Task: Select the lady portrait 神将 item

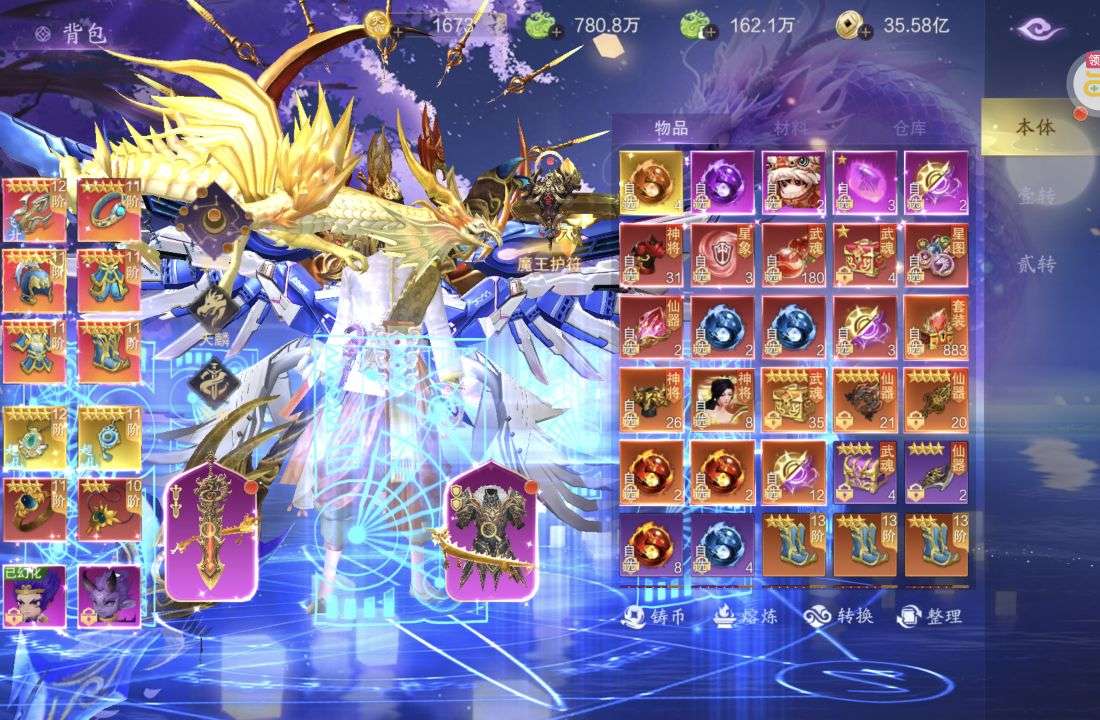Action: point(722,400)
